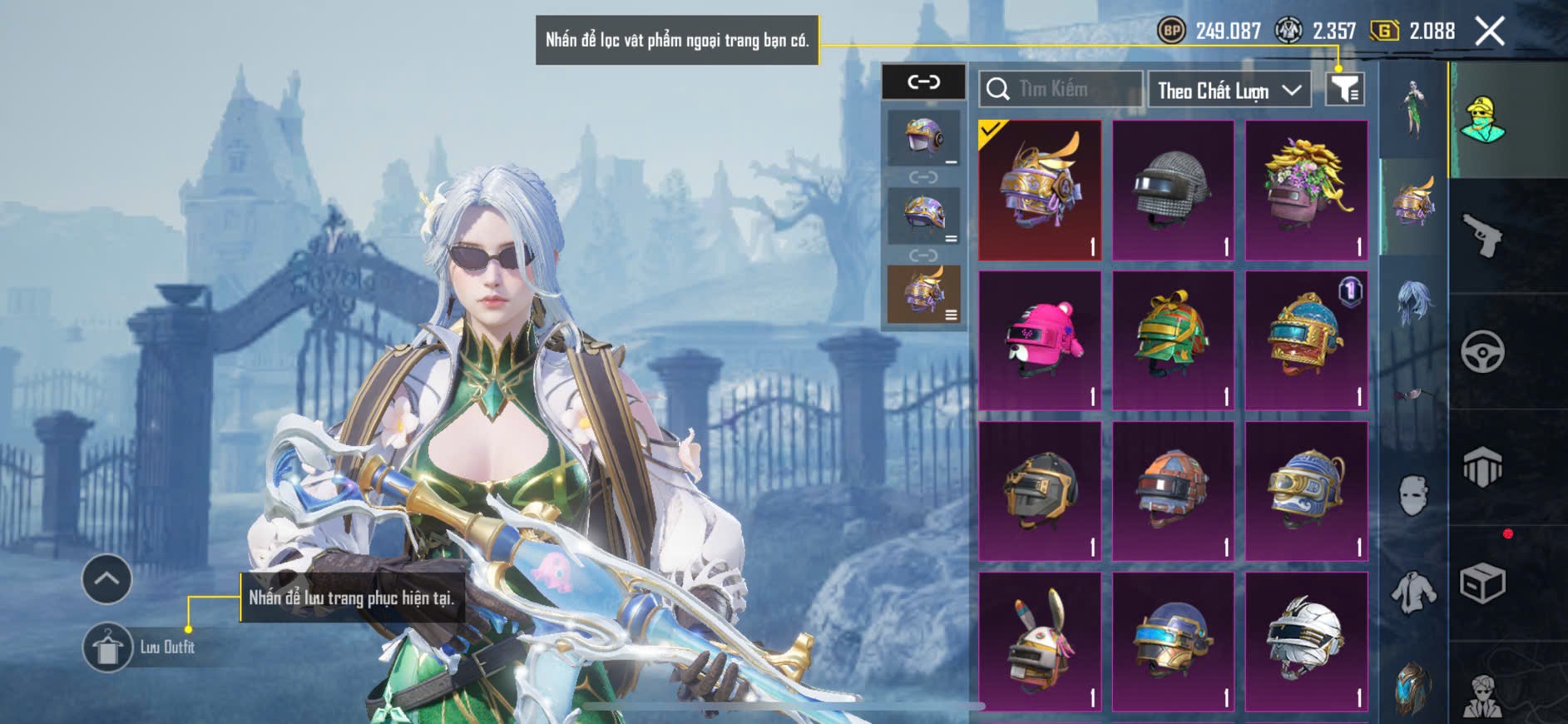Open the Theo Chất Lượng sort dropdown
Image resolution: width=1568 pixels, height=724 pixels.
1228,90
